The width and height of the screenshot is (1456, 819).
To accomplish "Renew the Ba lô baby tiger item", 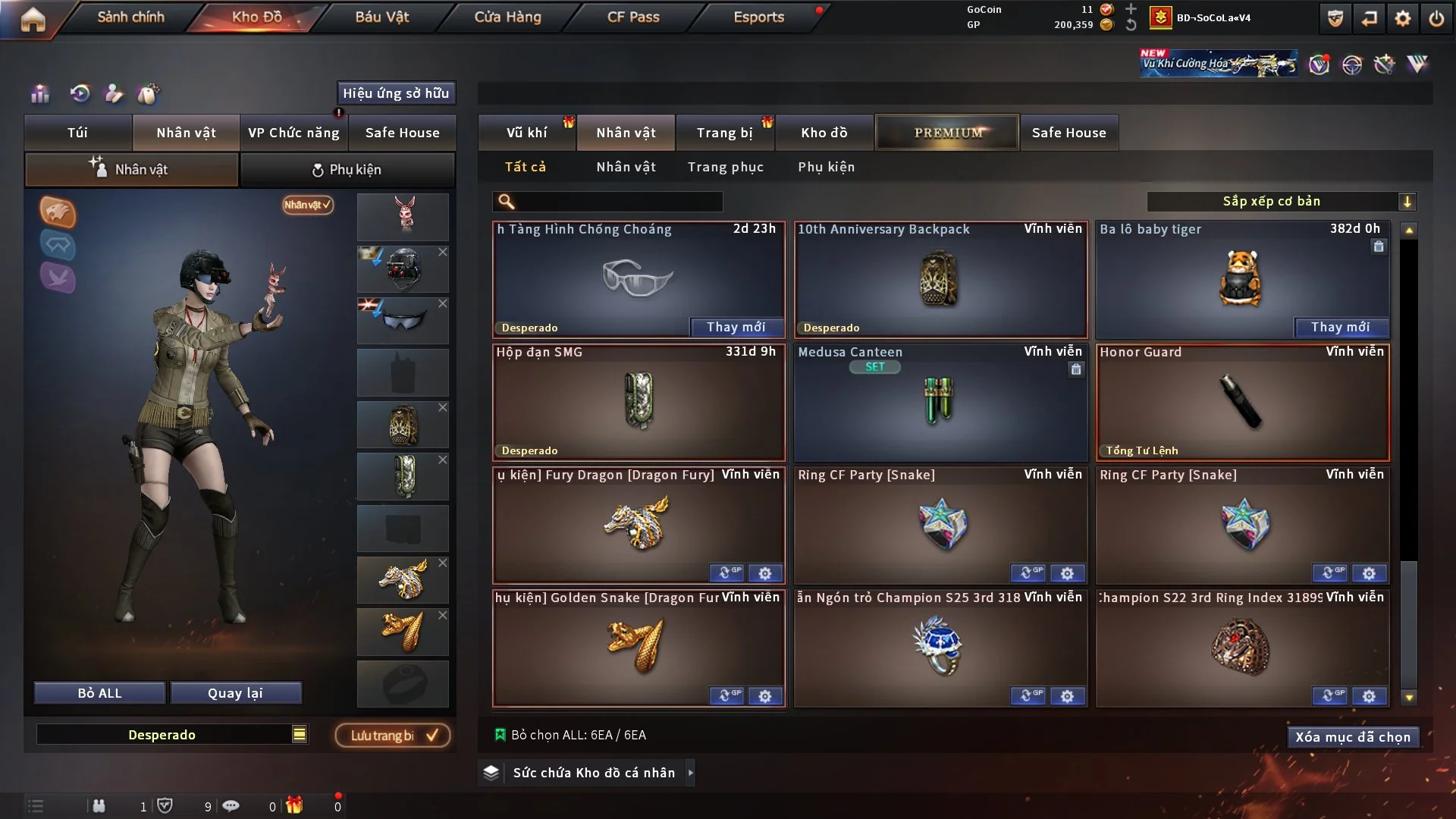I will click(1340, 328).
